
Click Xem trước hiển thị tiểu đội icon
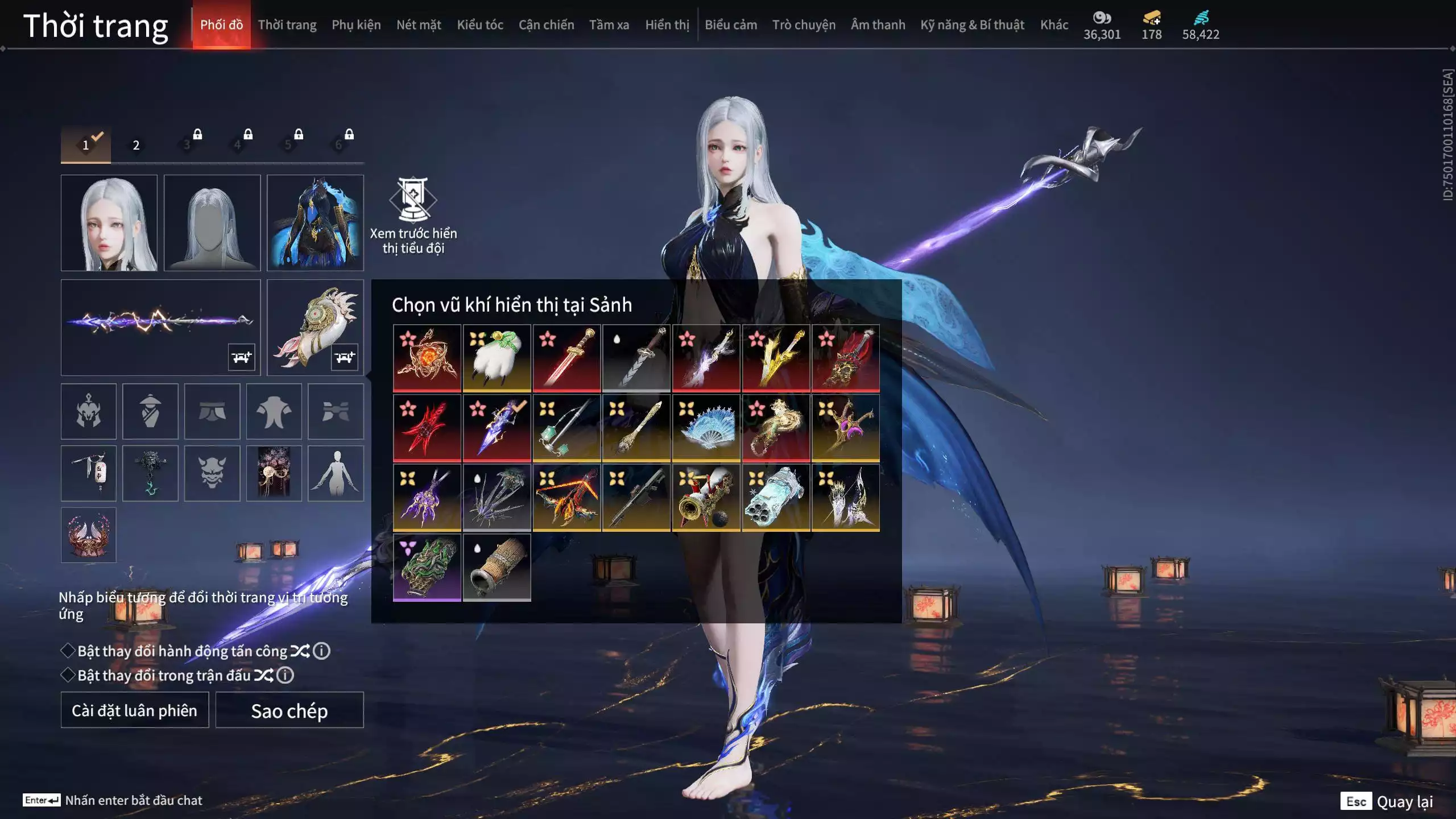[413, 200]
